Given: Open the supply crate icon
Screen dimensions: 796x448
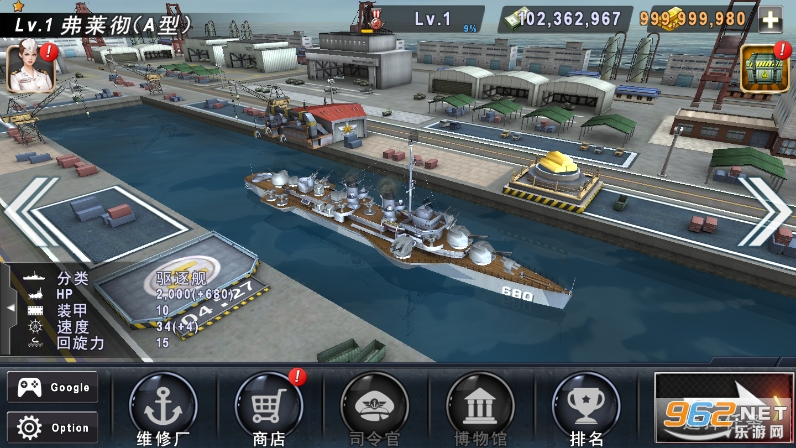Looking at the screenshot, I should pos(762,68).
